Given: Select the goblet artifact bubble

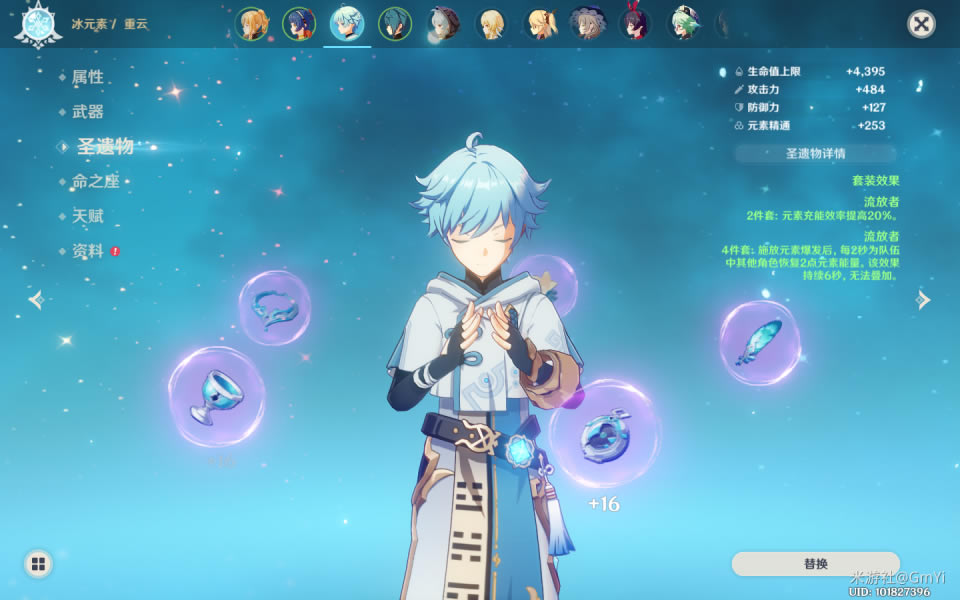Looking at the screenshot, I should pyautogui.click(x=216, y=396).
